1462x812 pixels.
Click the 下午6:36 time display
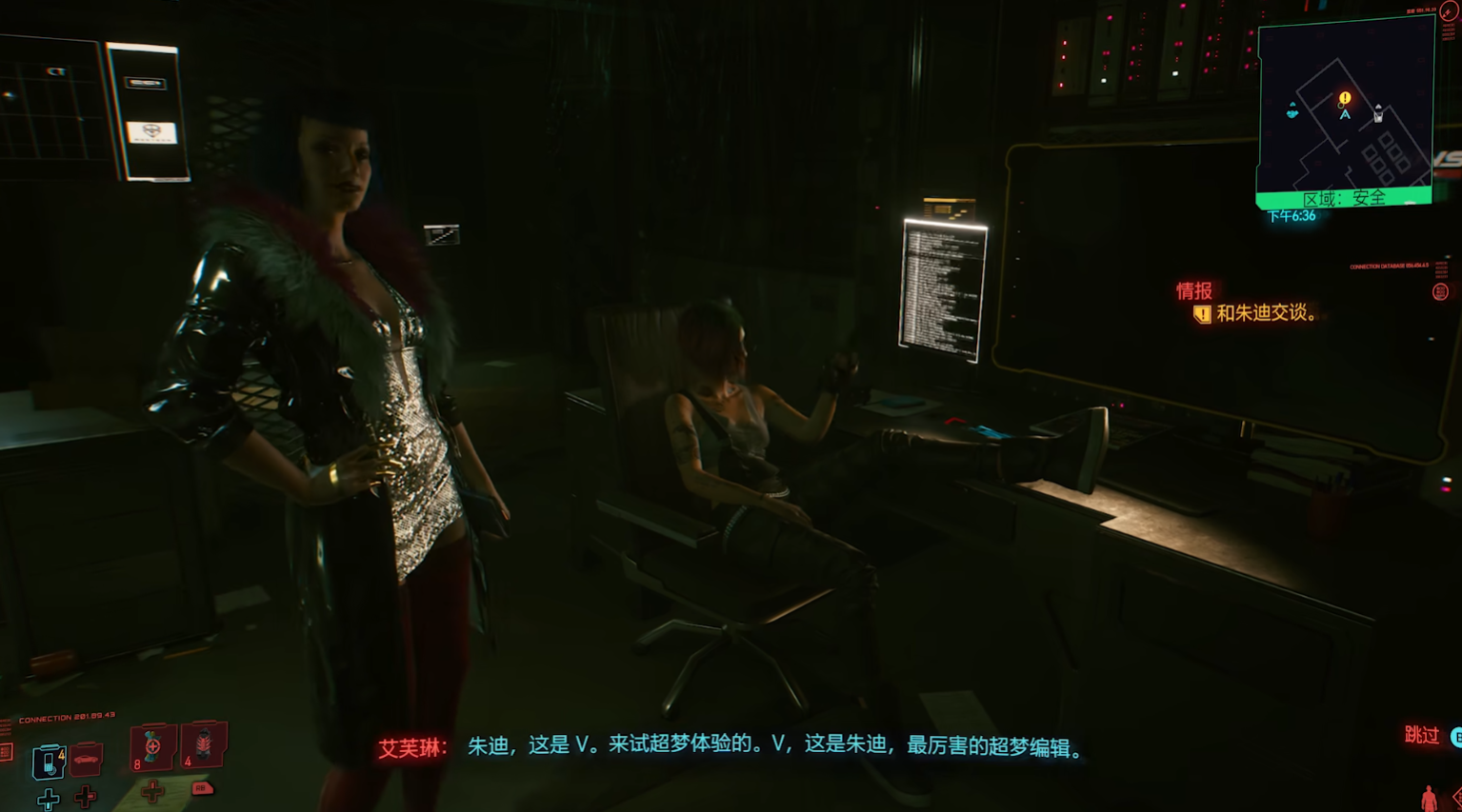pyautogui.click(x=1292, y=215)
